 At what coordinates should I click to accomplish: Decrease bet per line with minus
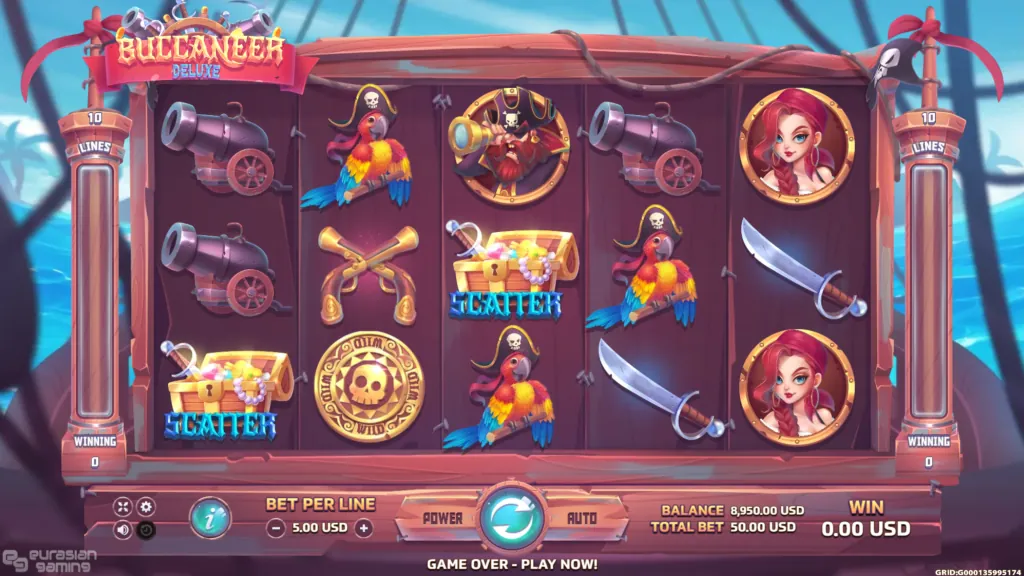(x=274, y=528)
